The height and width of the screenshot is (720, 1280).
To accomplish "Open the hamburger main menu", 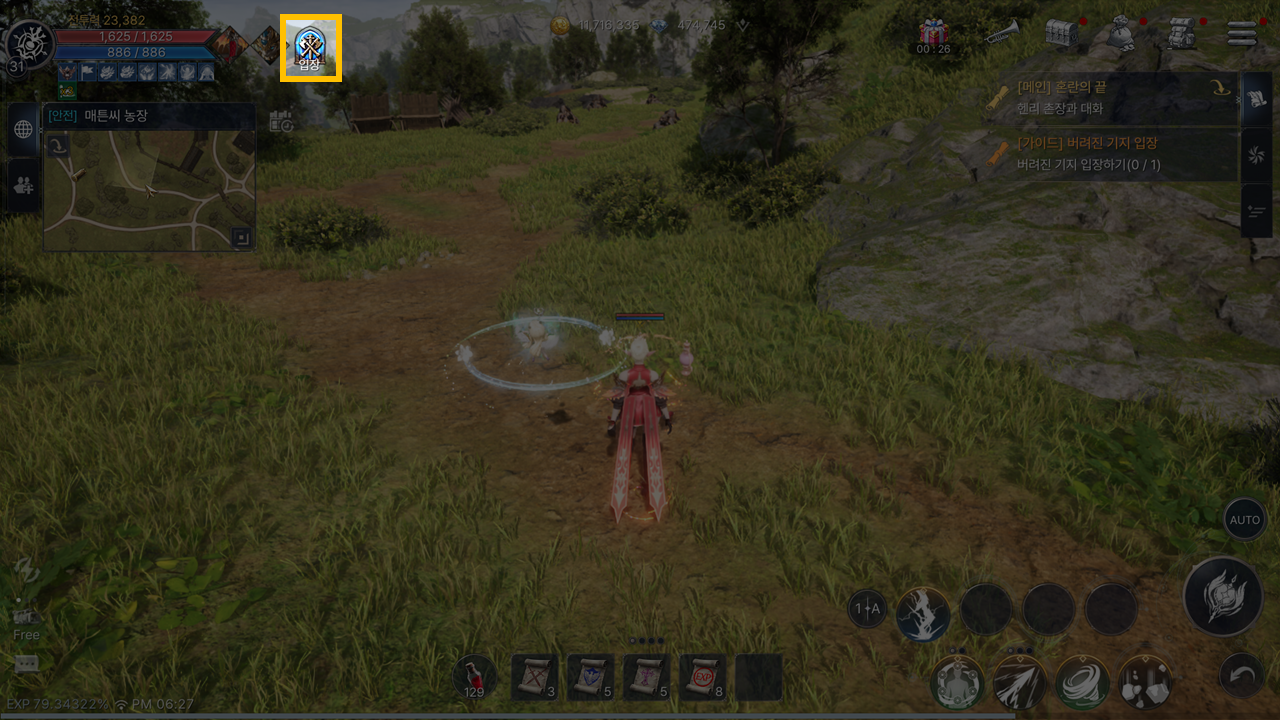I will [x=1241, y=33].
